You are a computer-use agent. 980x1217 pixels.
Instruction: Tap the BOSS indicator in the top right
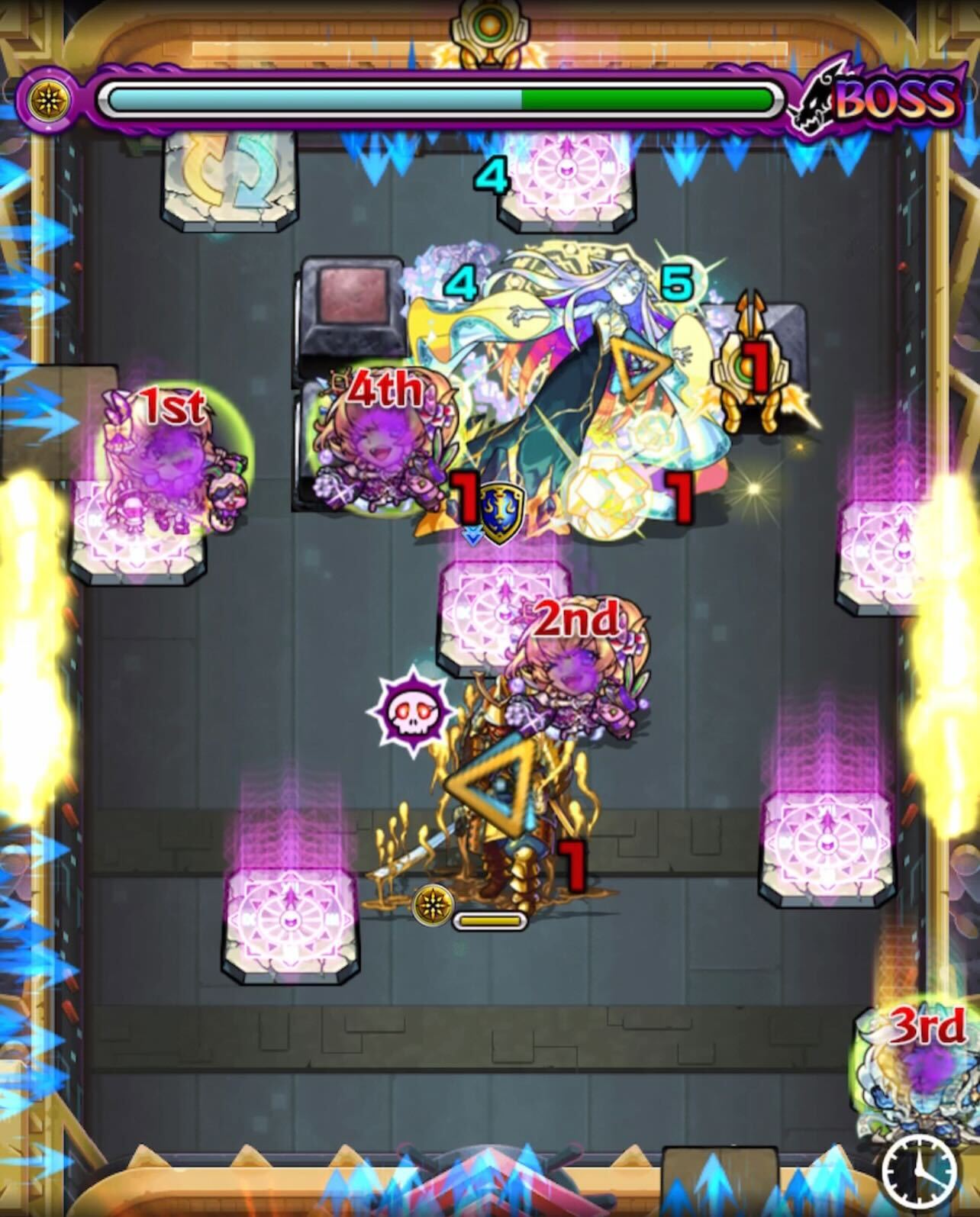(x=893, y=98)
